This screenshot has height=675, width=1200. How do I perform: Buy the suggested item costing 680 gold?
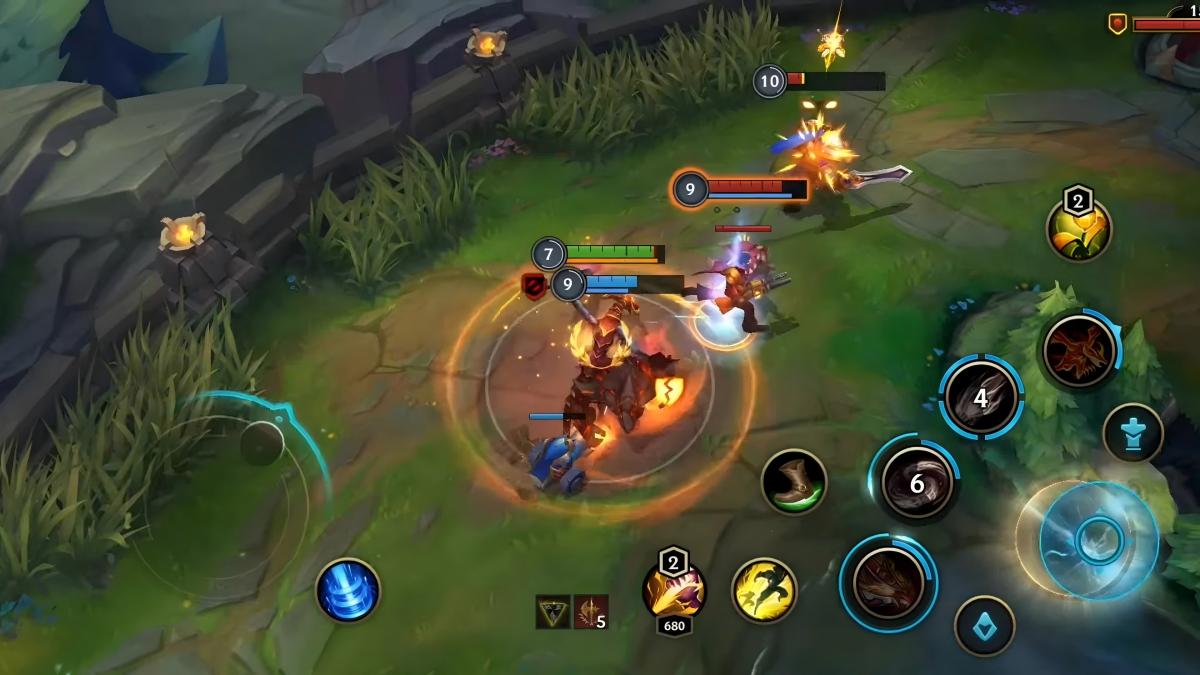coord(674,591)
